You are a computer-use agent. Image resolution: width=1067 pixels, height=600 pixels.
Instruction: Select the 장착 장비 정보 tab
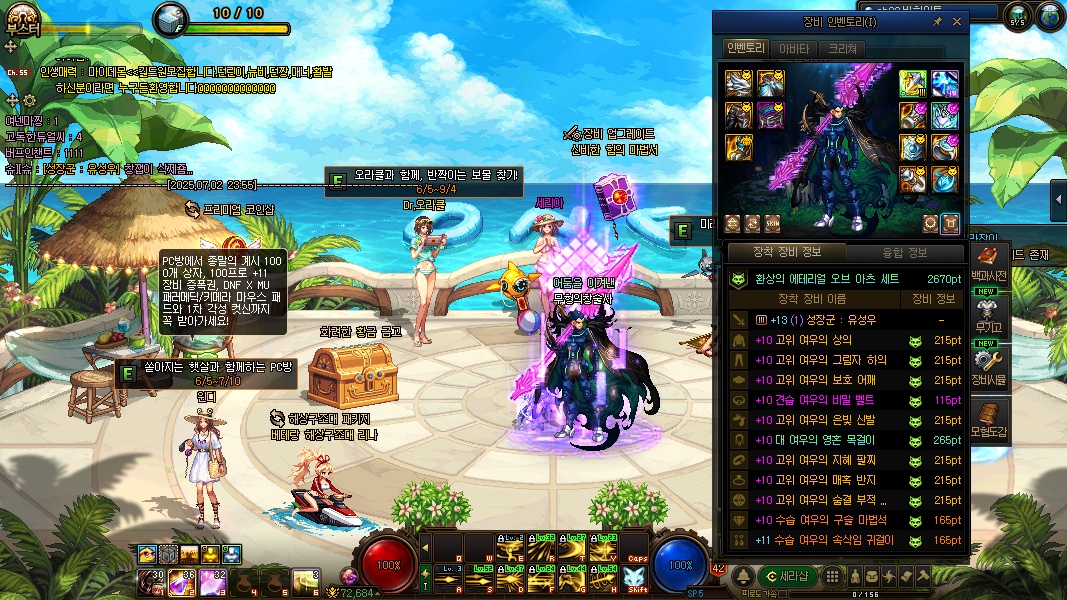pos(786,252)
